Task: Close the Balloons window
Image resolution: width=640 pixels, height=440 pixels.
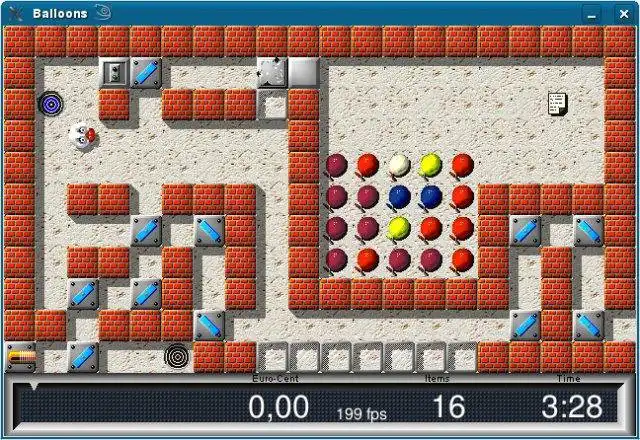Action: [622, 13]
